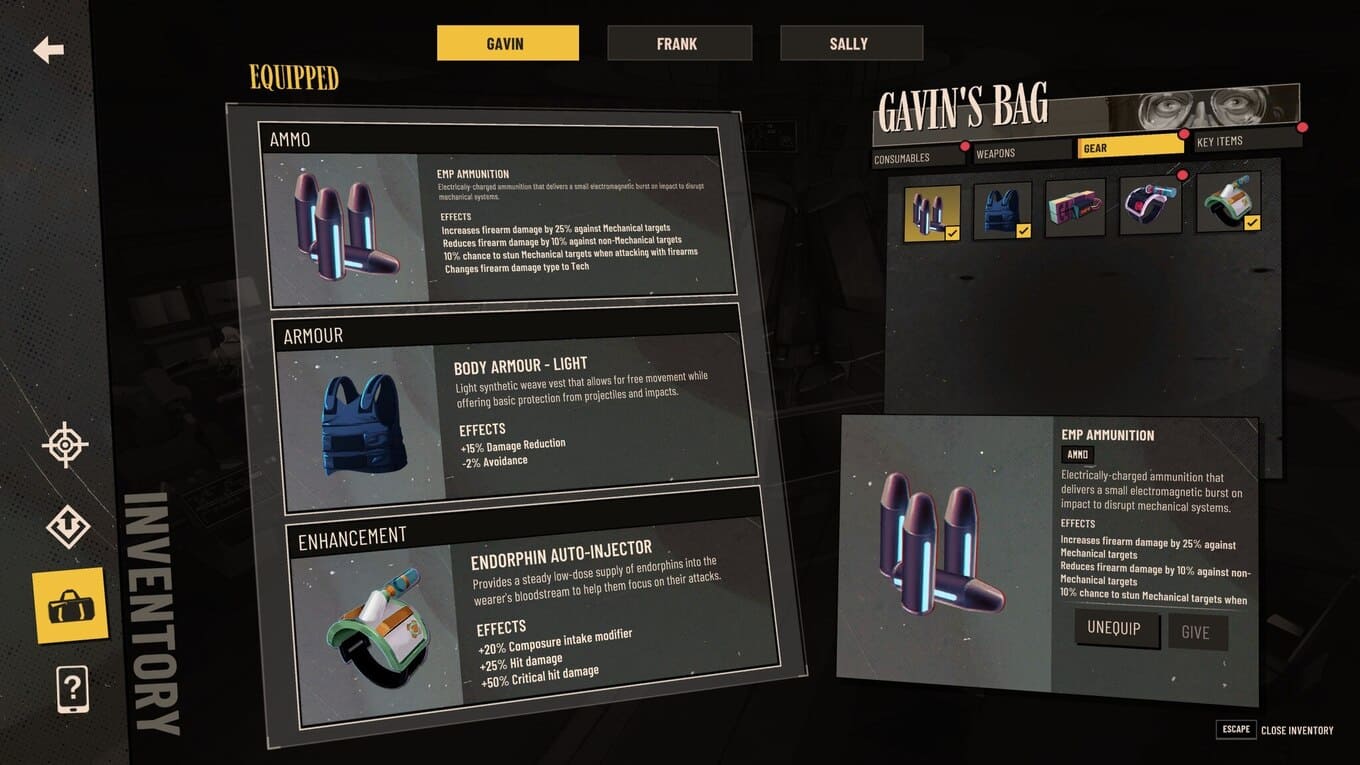Open the diamond arrow sidebar menu
The image size is (1360, 765).
(67, 527)
